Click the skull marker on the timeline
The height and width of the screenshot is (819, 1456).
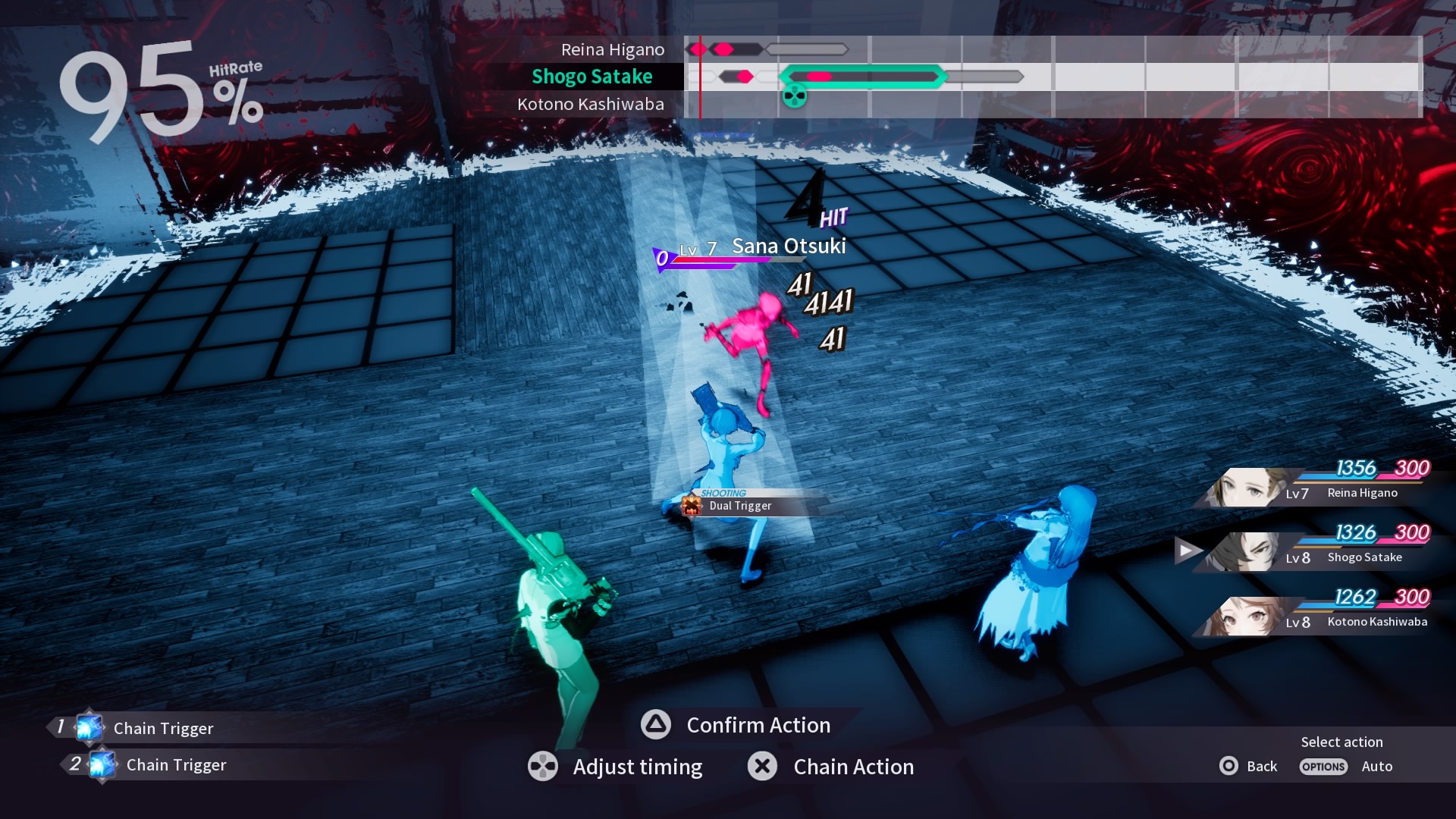tap(794, 96)
